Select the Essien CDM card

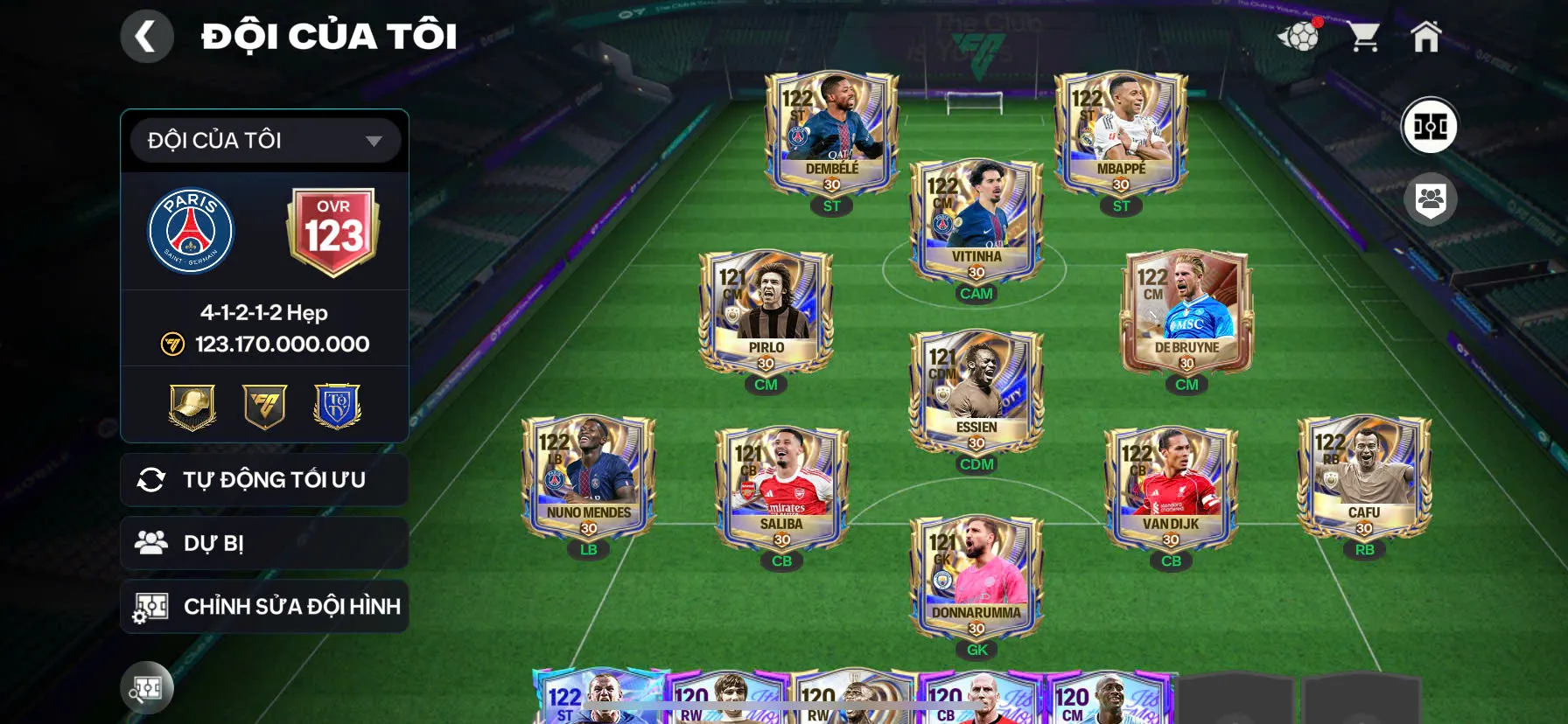[x=976, y=392]
